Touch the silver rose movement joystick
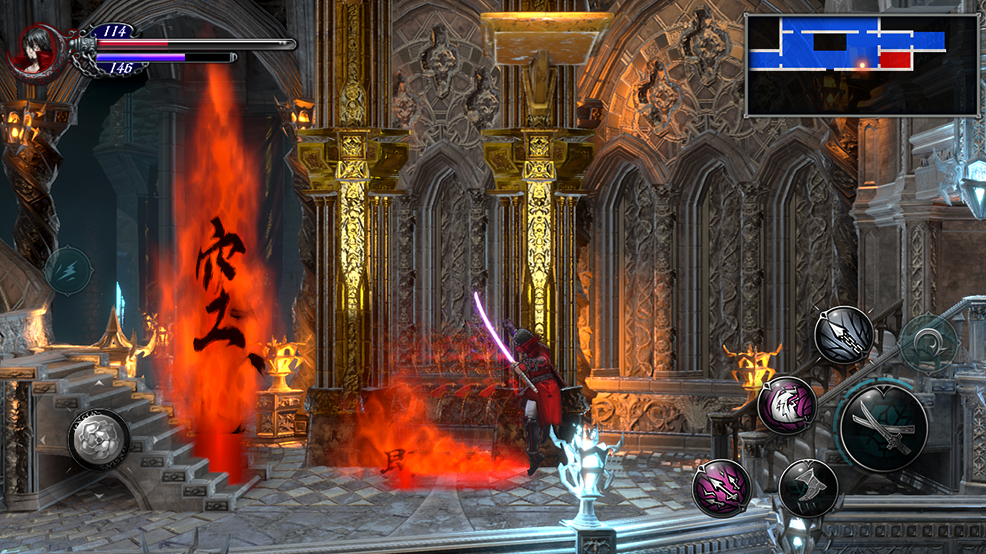986x554 pixels. 98,439
